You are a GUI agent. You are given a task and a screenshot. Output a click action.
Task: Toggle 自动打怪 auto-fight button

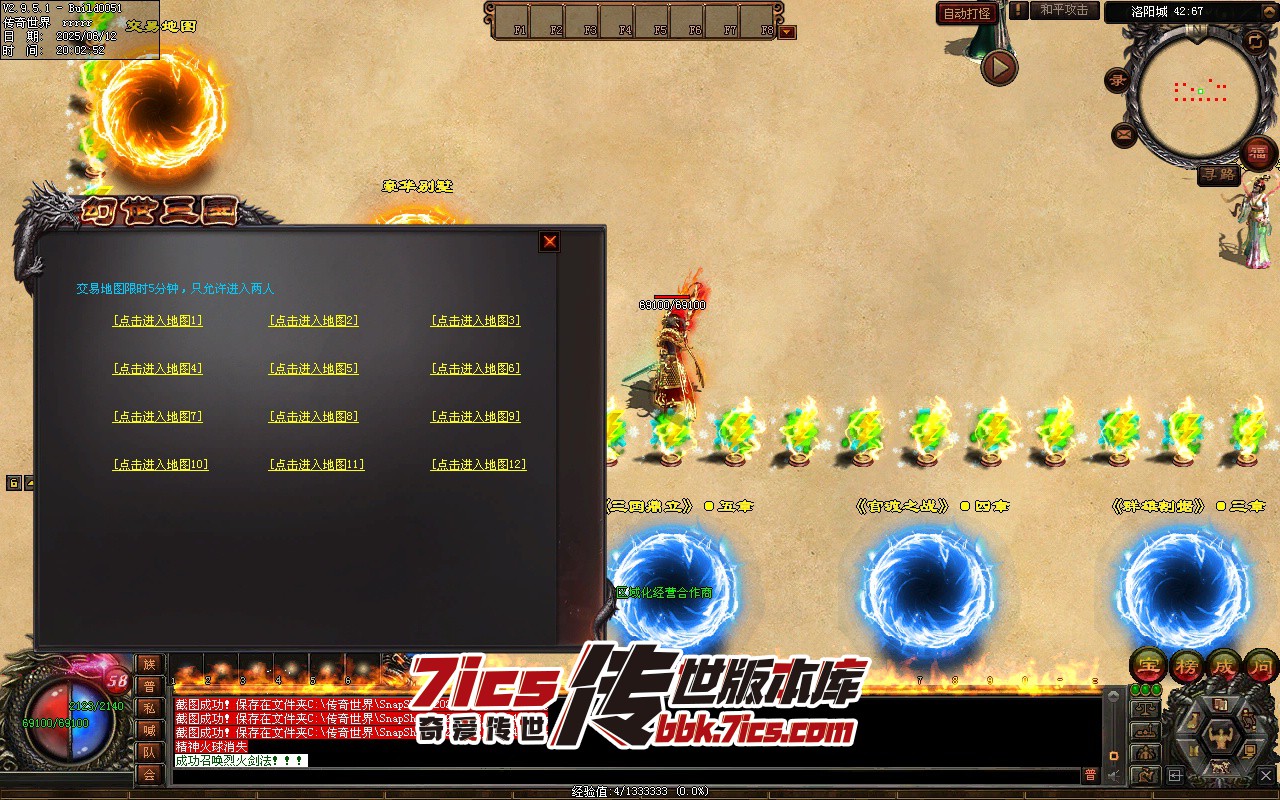967,13
